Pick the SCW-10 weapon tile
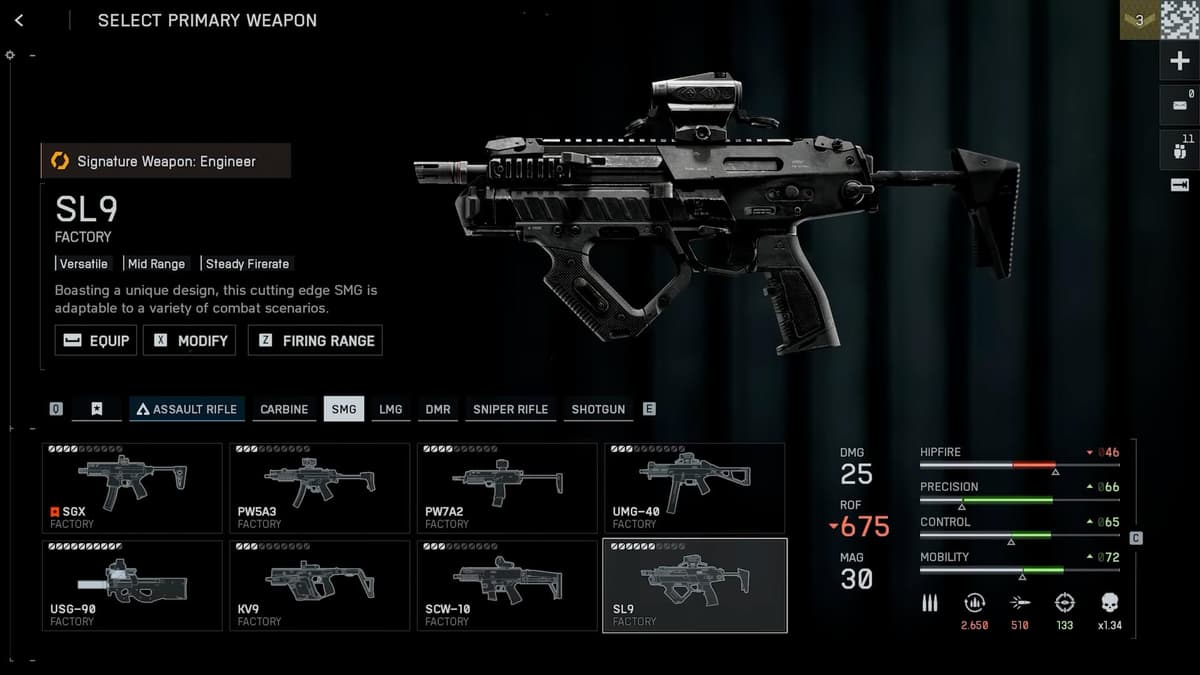 click(507, 585)
